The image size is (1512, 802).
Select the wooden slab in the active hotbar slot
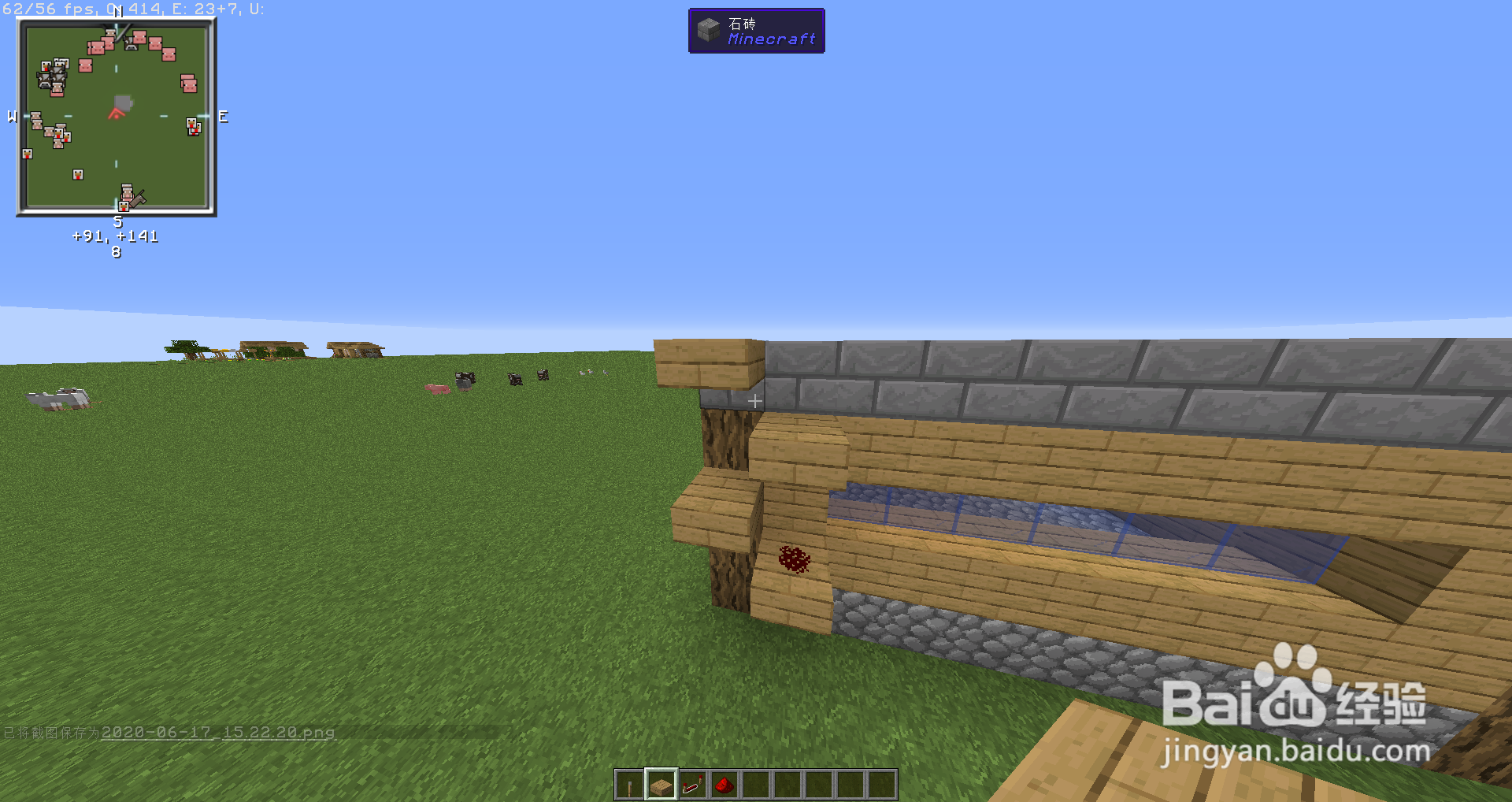coord(661,785)
